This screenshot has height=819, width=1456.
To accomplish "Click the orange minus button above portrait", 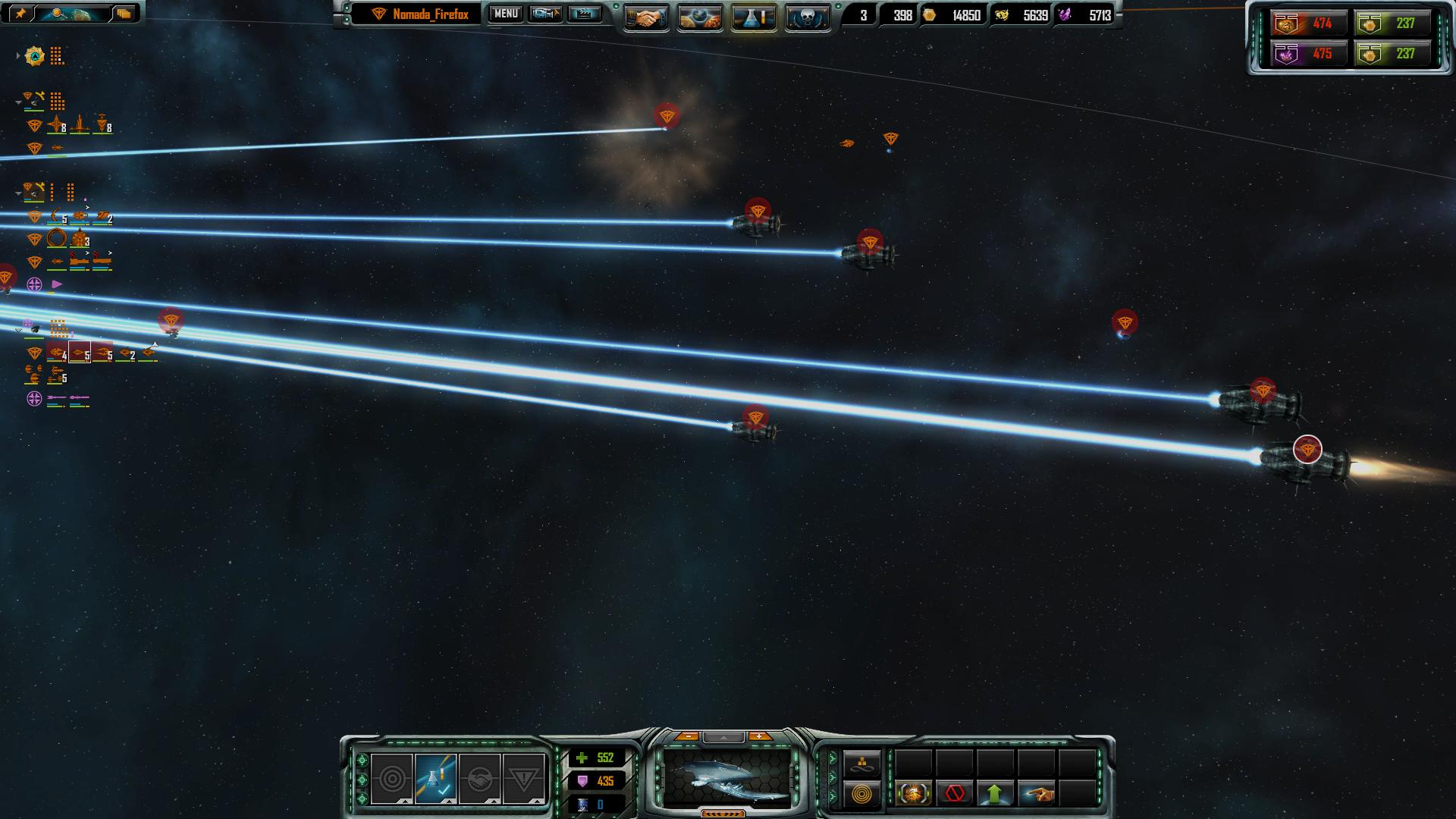I will (687, 736).
